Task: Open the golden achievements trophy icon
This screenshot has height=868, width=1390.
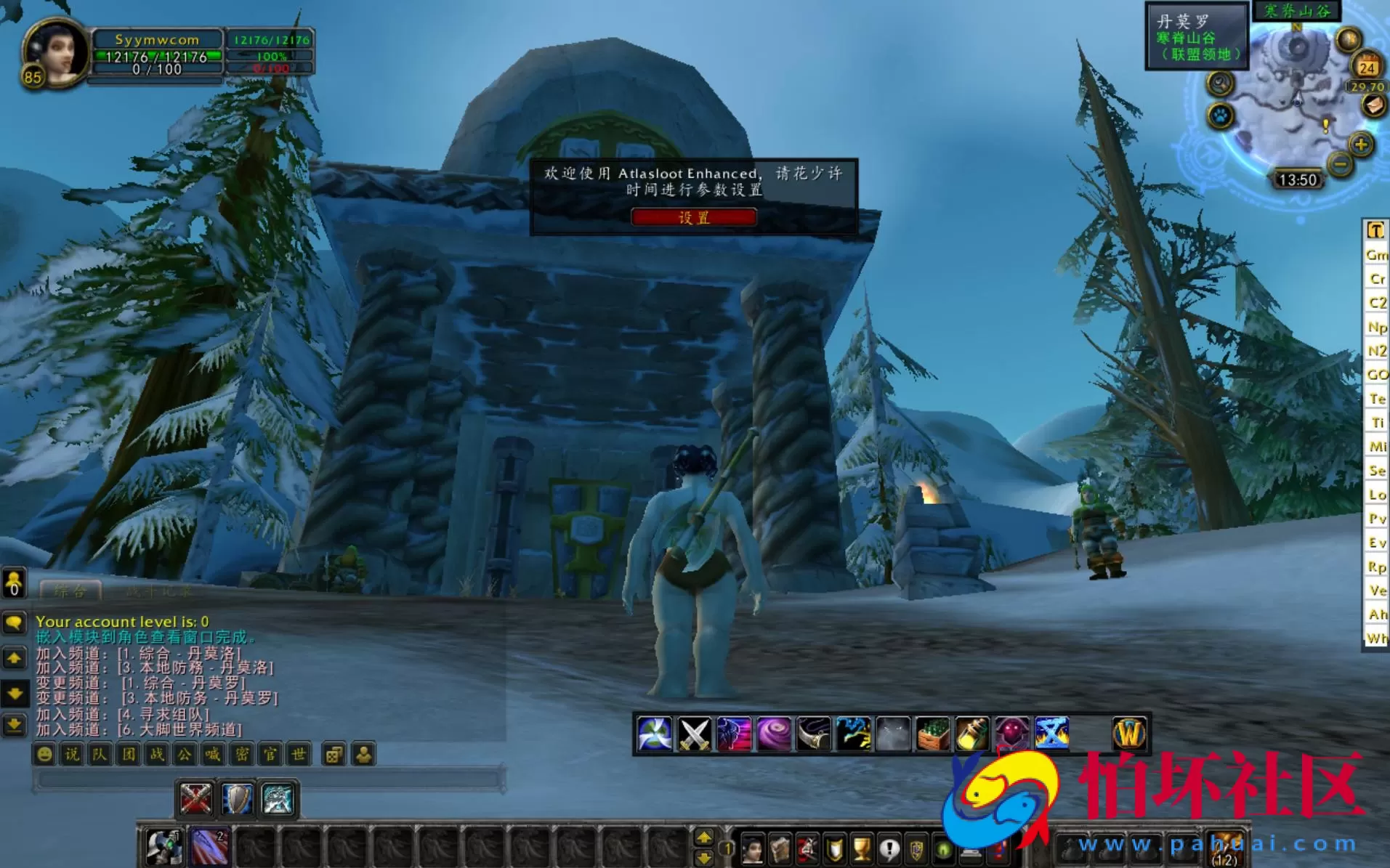Action: point(862,848)
